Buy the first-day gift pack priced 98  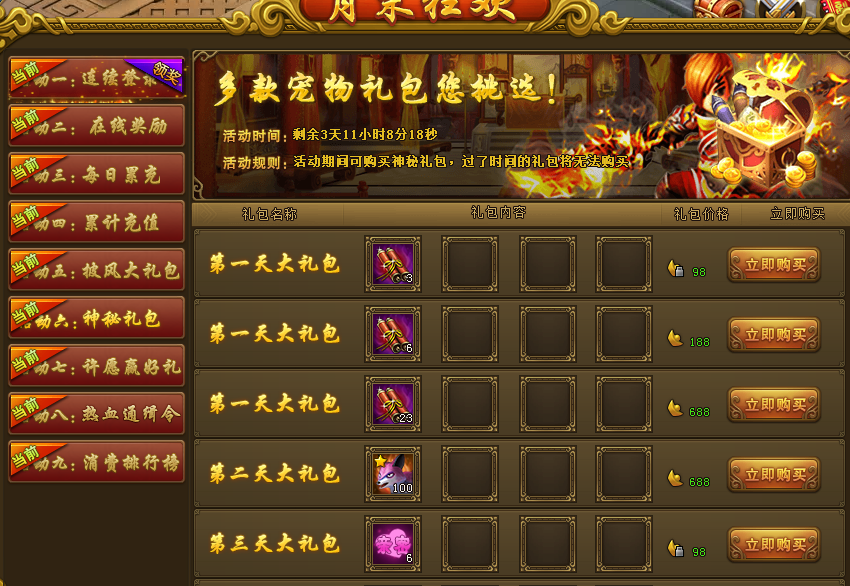773,265
